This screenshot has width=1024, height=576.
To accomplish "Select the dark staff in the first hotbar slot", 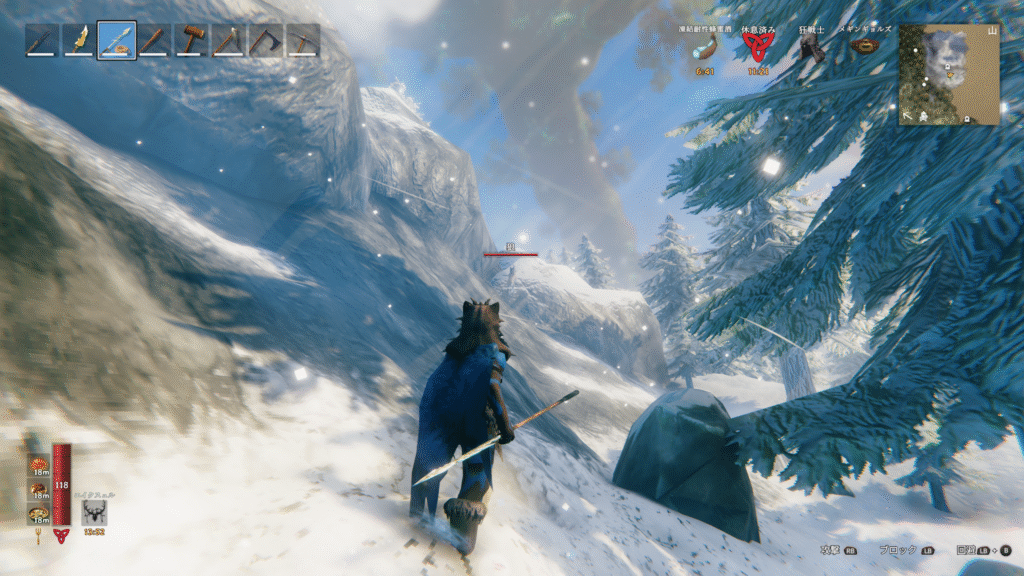I will tap(42, 41).
